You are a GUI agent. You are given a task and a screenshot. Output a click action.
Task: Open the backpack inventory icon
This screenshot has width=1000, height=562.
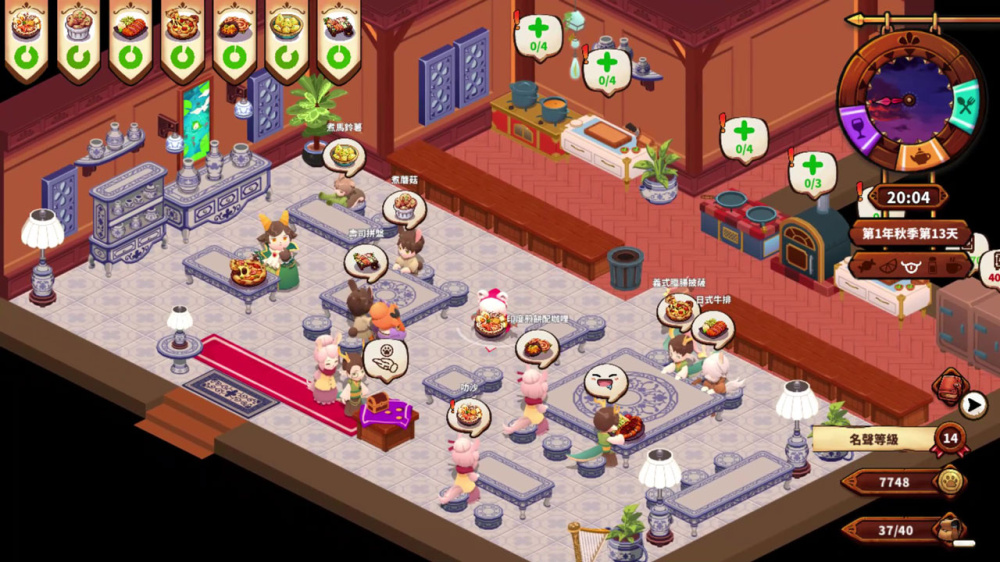tap(948, 529)
